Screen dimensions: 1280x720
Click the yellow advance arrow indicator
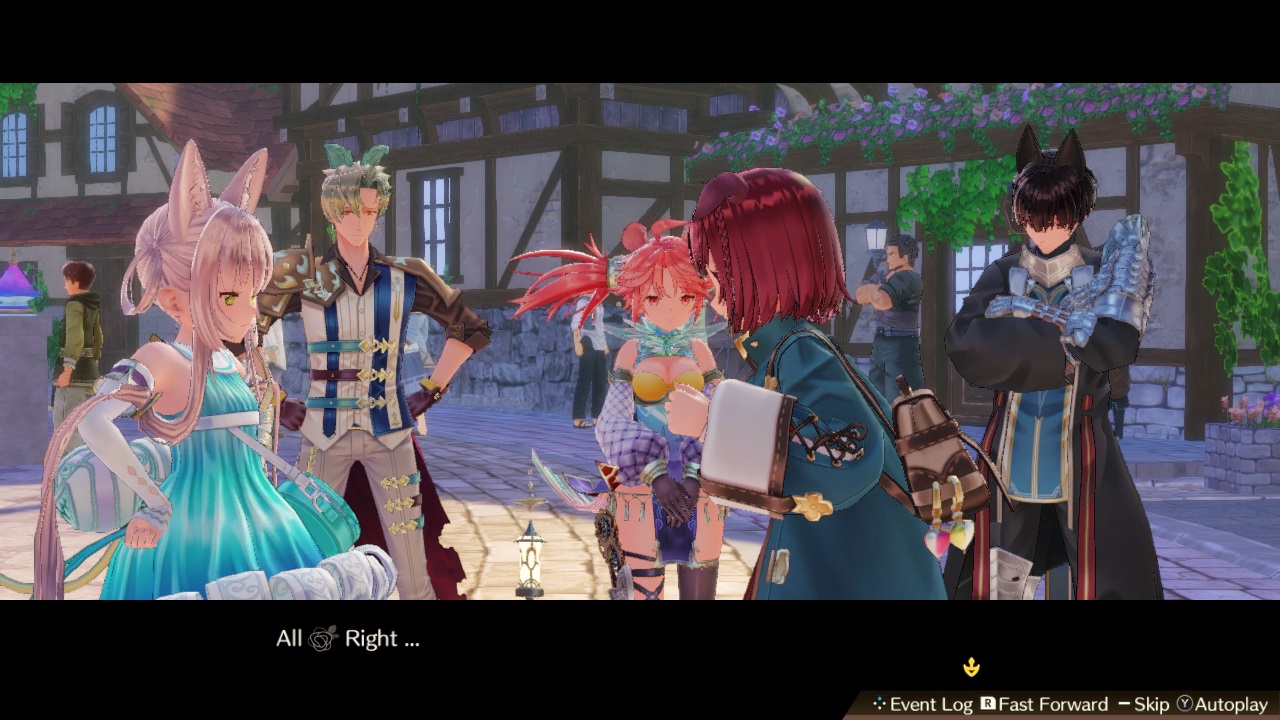[972, 667]
